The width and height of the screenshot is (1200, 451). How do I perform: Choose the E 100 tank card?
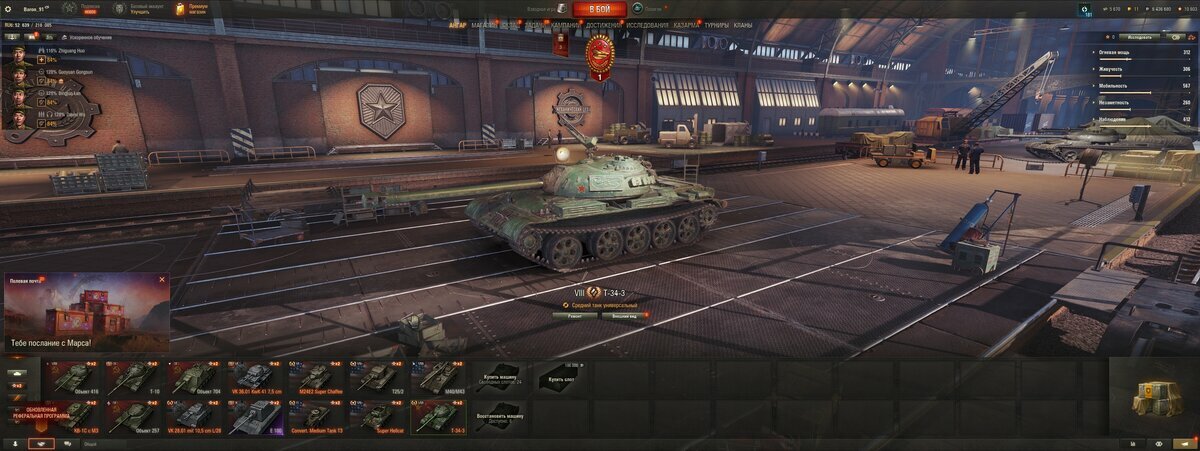(x=256, y=417)
